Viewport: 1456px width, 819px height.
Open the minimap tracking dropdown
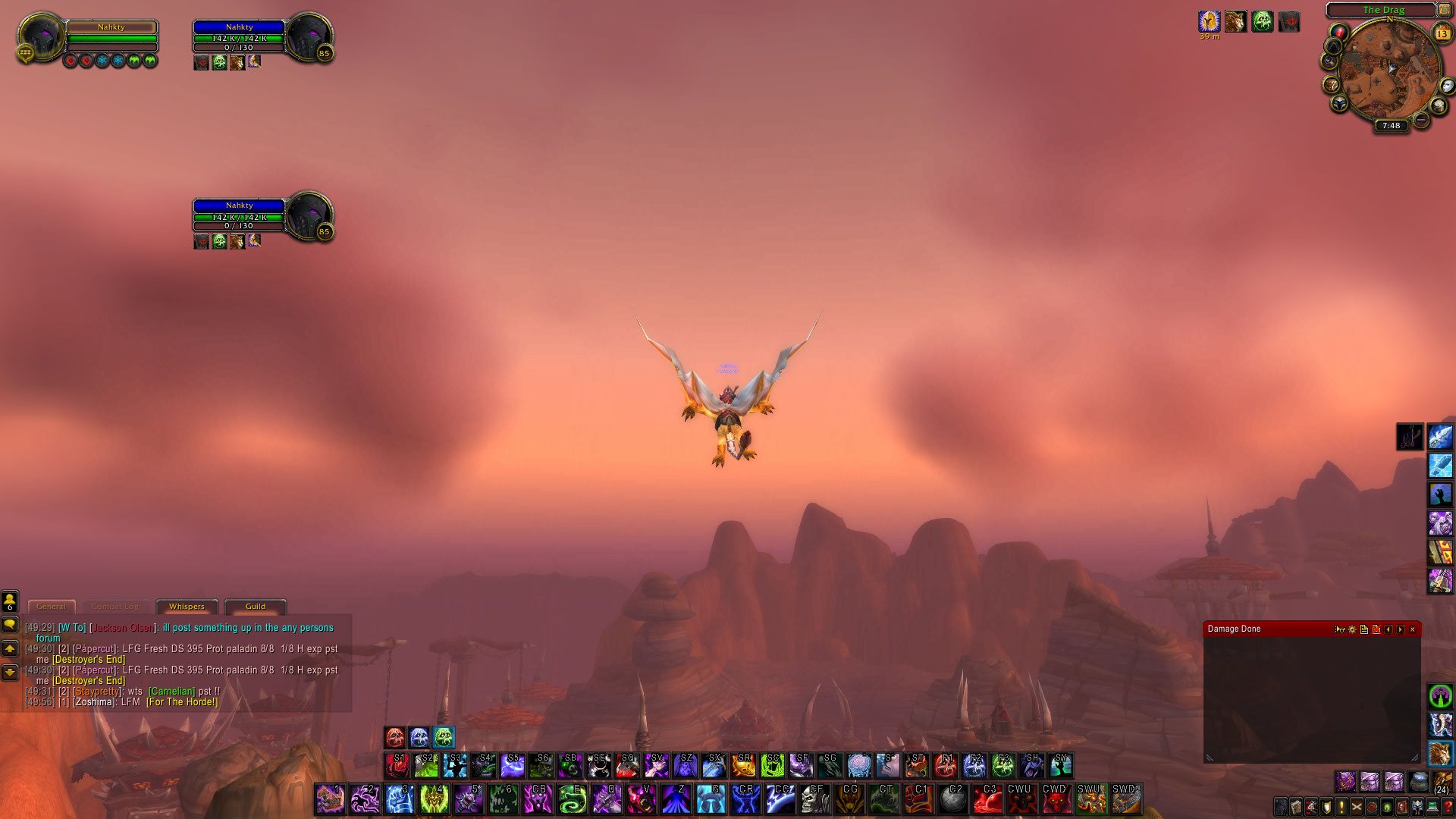[1329, 59]
